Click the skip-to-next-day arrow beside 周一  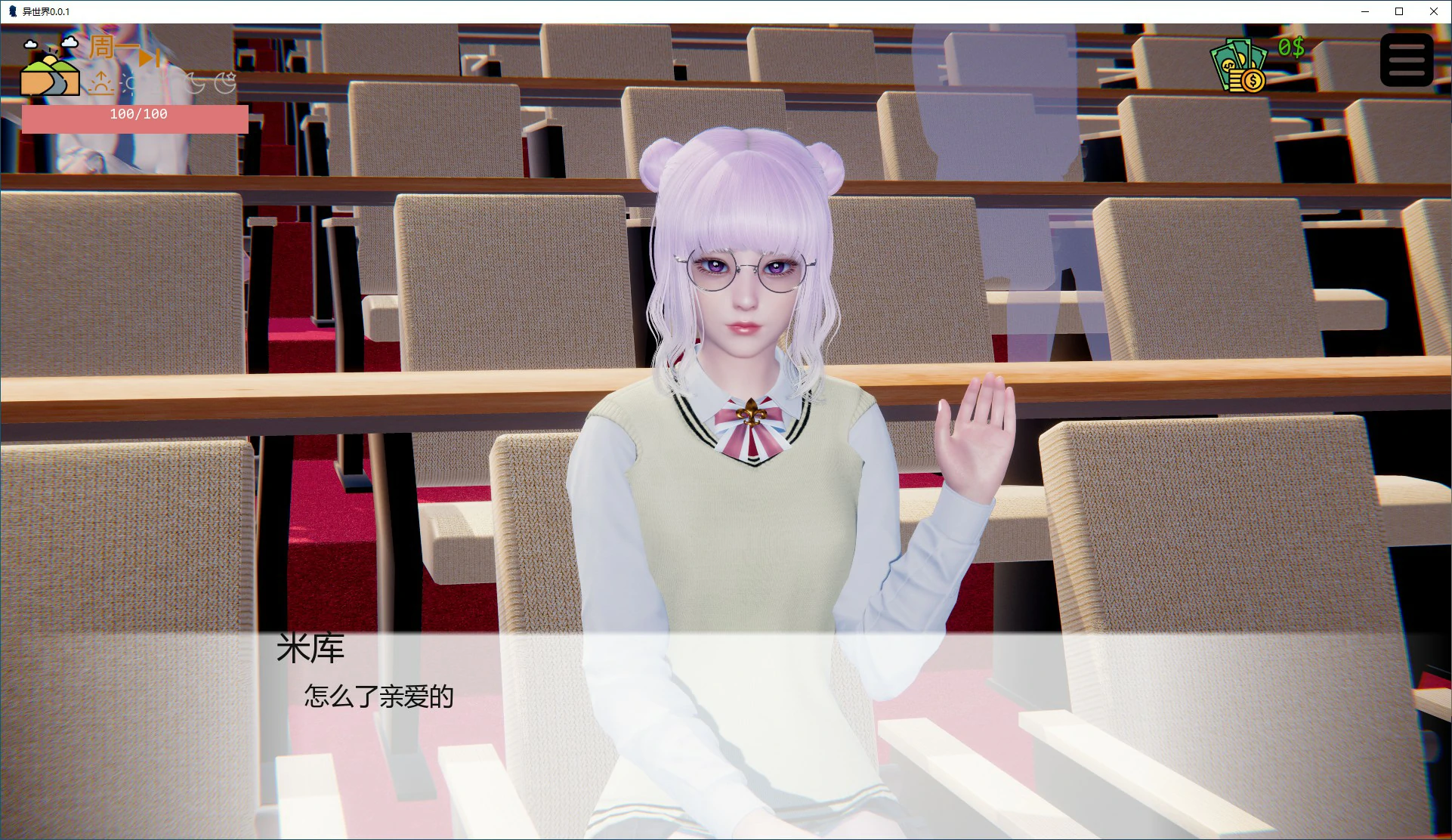(148, 59)
